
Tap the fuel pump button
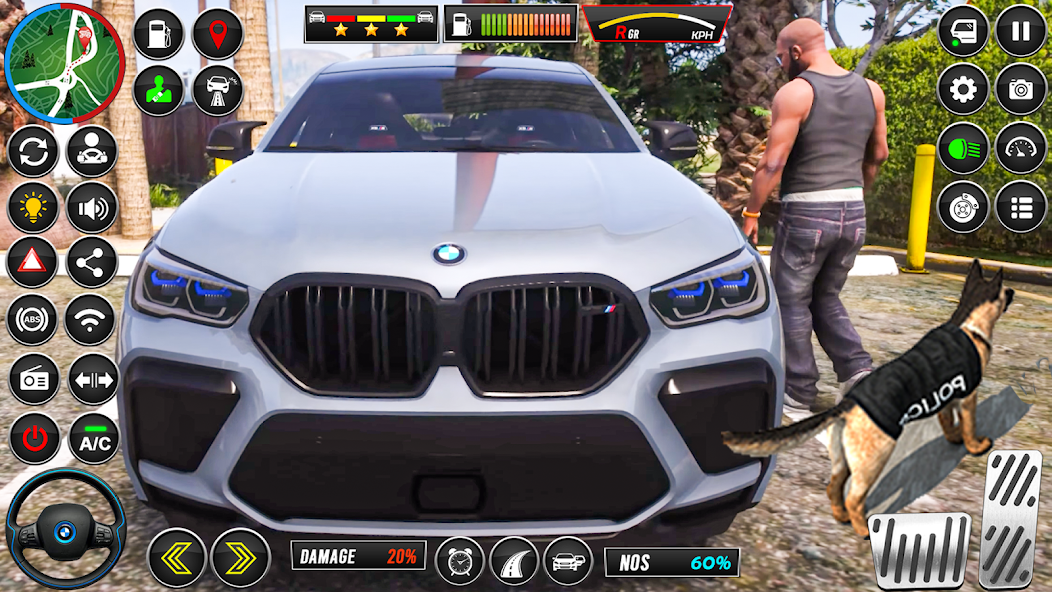click(158, 34)
